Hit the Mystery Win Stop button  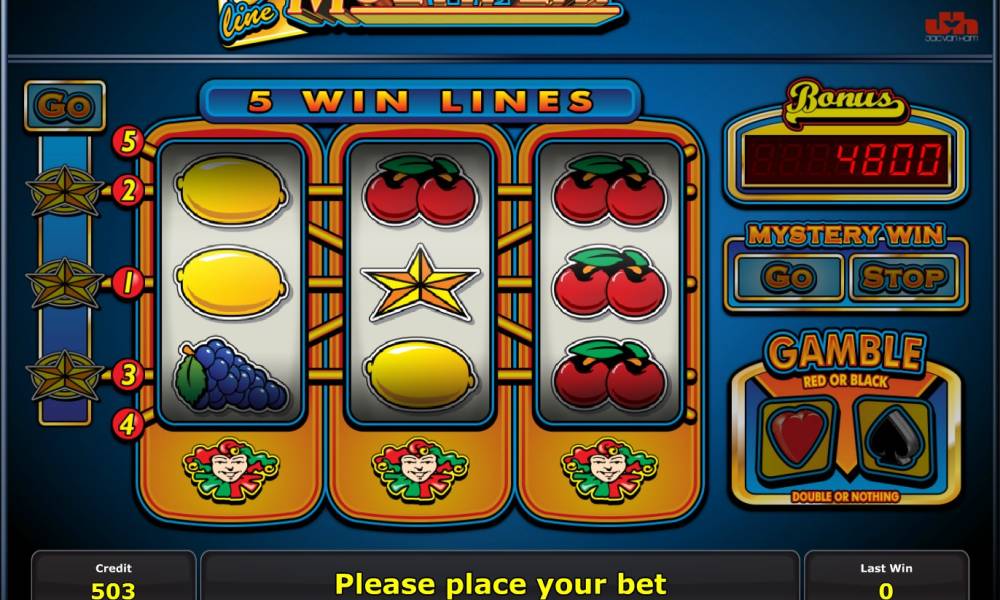[x=903, y=277]
